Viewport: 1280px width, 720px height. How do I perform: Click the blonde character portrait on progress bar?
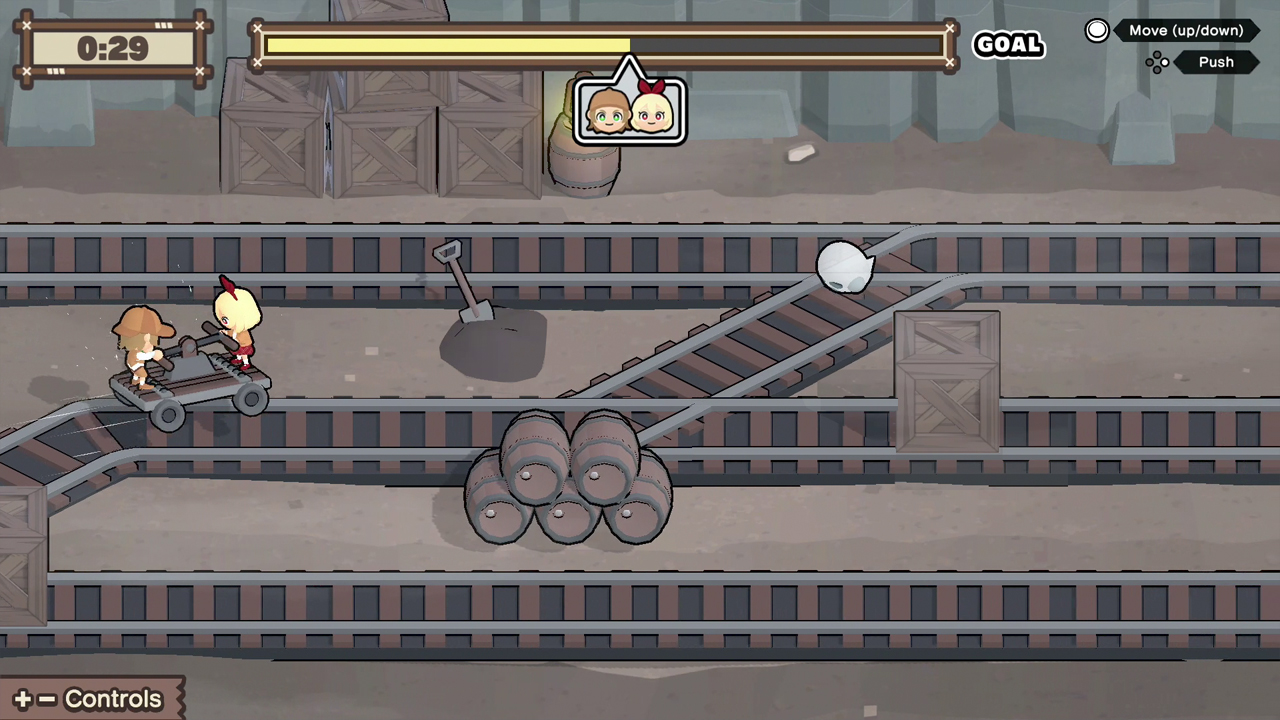(x=652, y=112)
